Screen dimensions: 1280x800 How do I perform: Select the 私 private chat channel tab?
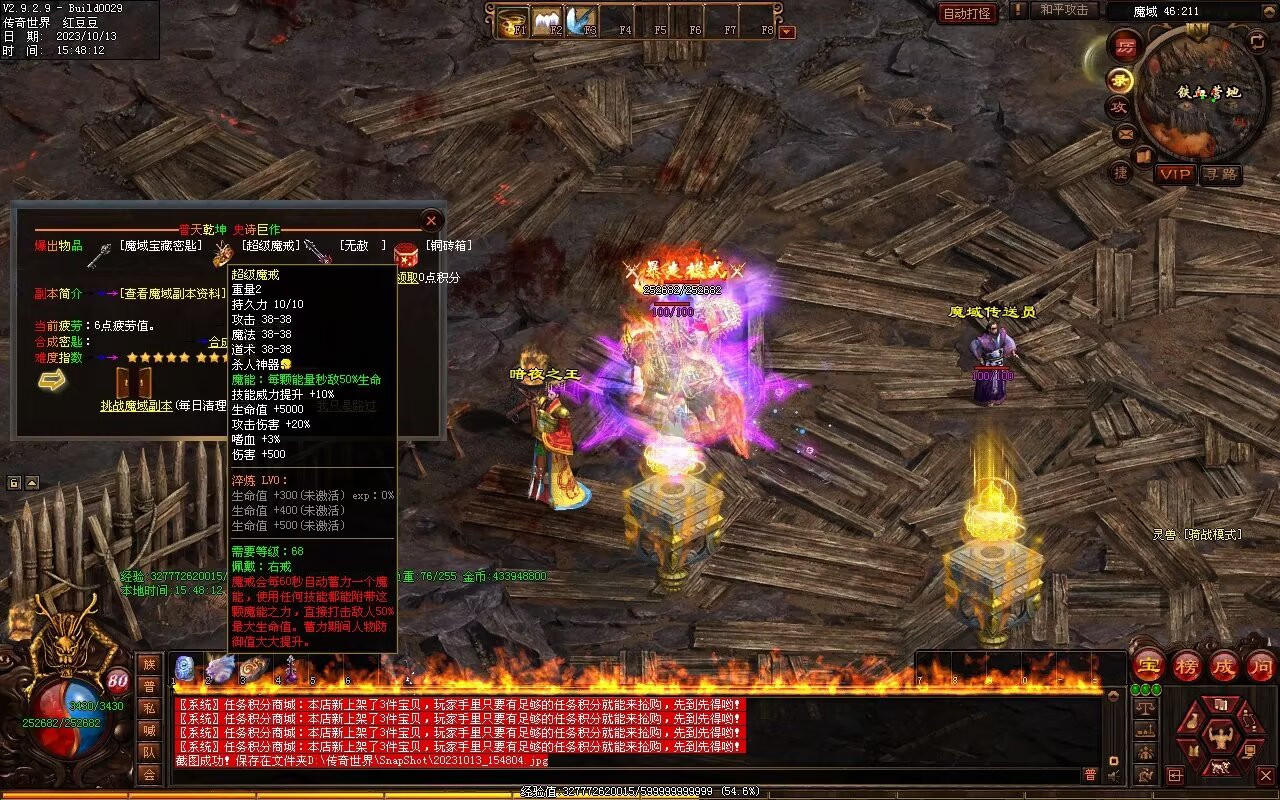coord(149,708)
